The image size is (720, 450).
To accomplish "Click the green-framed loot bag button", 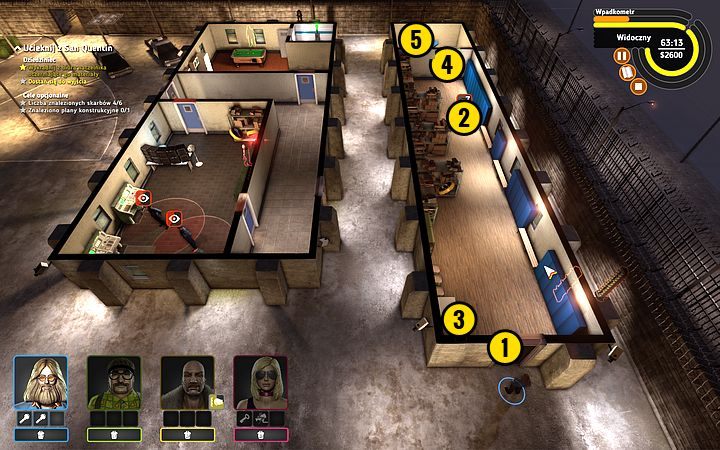I will point(113,435).
